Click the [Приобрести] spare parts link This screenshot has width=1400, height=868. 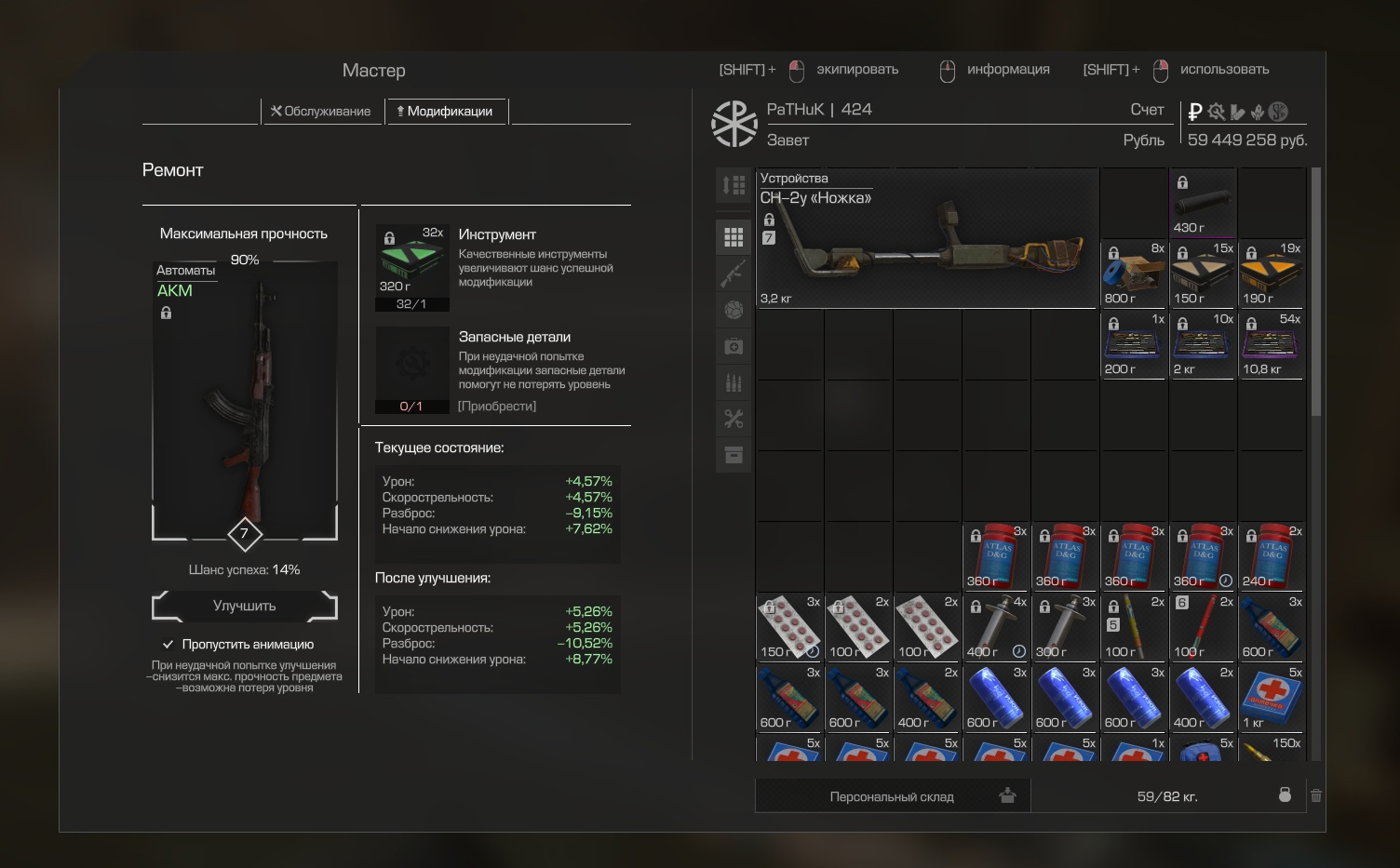click(497, 407)
